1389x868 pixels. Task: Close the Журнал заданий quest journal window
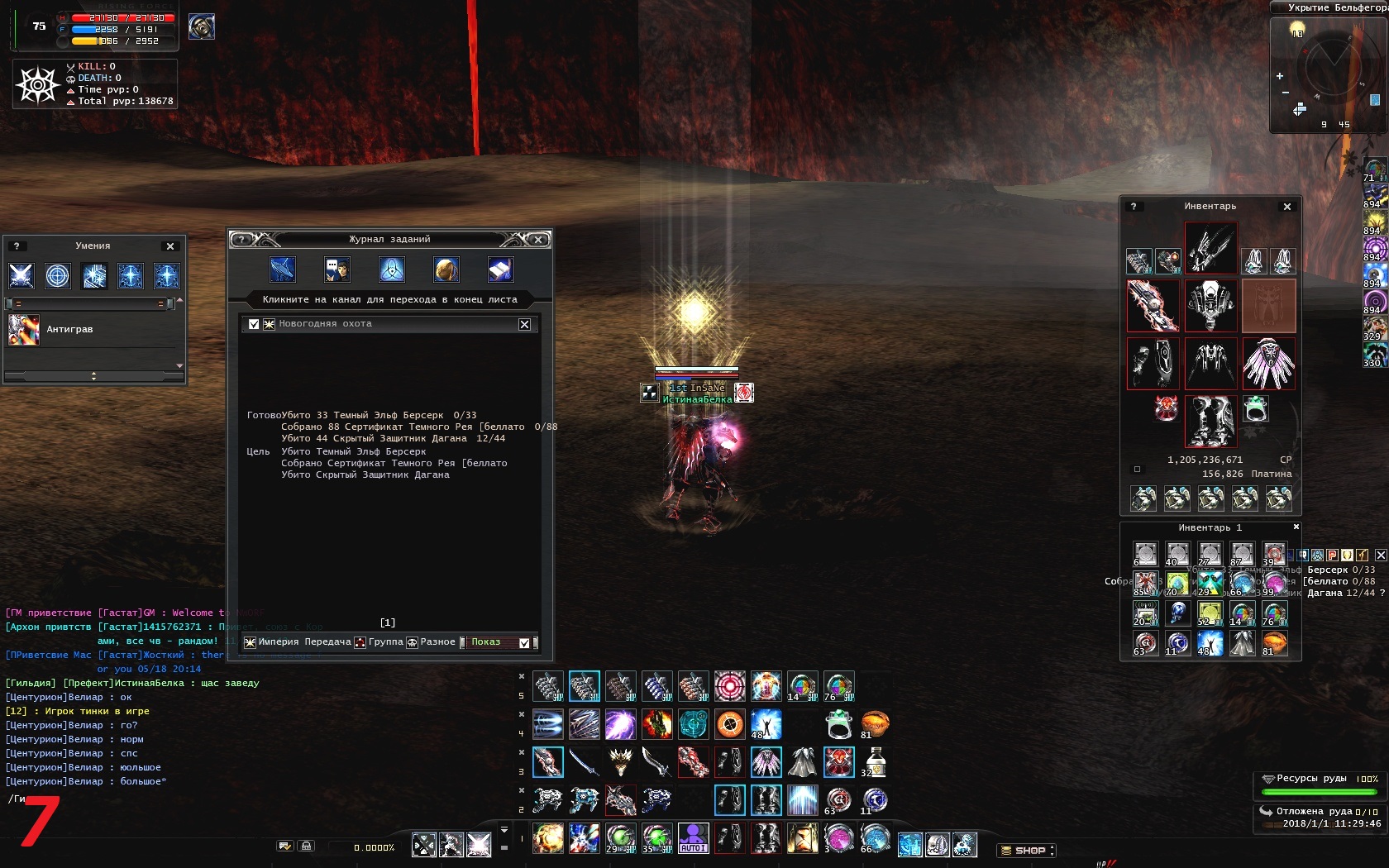[x=538, y=240]
